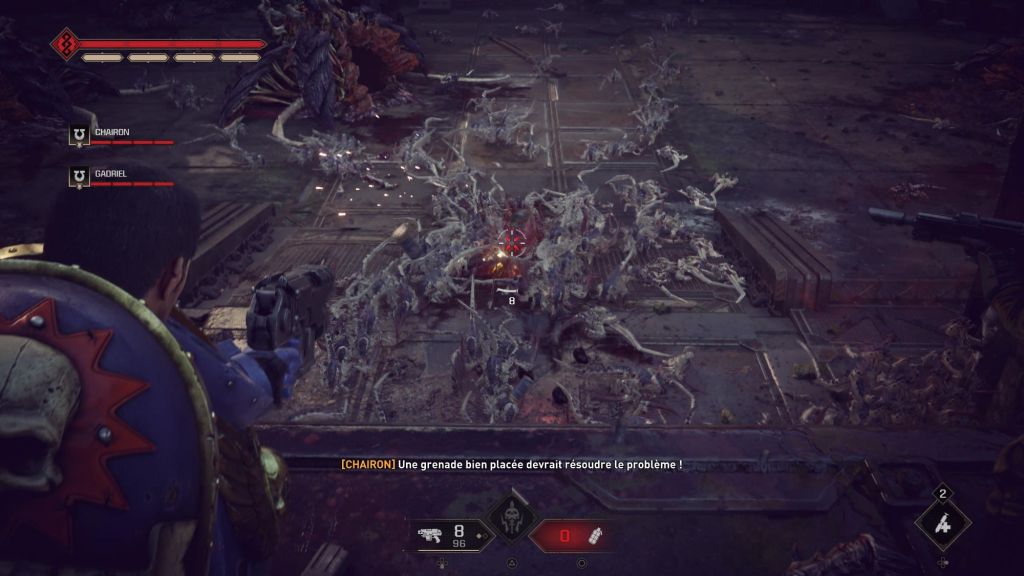
Task: Select the red grenade slot
Action: pos(569,536)
